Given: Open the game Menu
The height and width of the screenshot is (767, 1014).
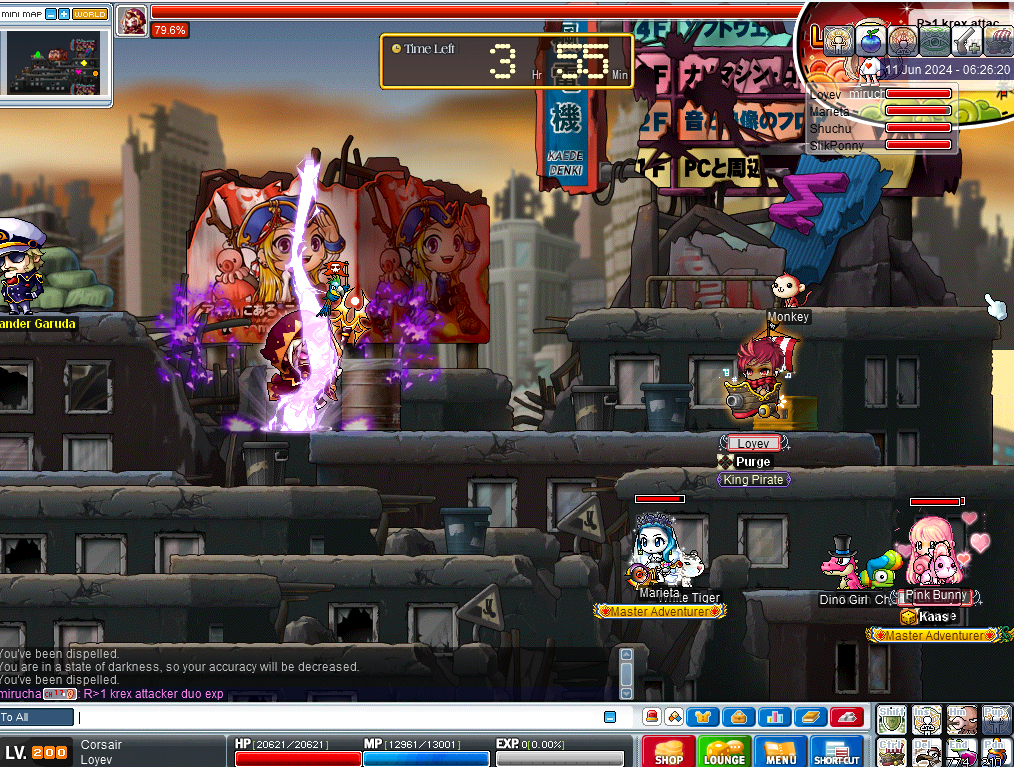Looking at the screenshot, I should [780, 752].
